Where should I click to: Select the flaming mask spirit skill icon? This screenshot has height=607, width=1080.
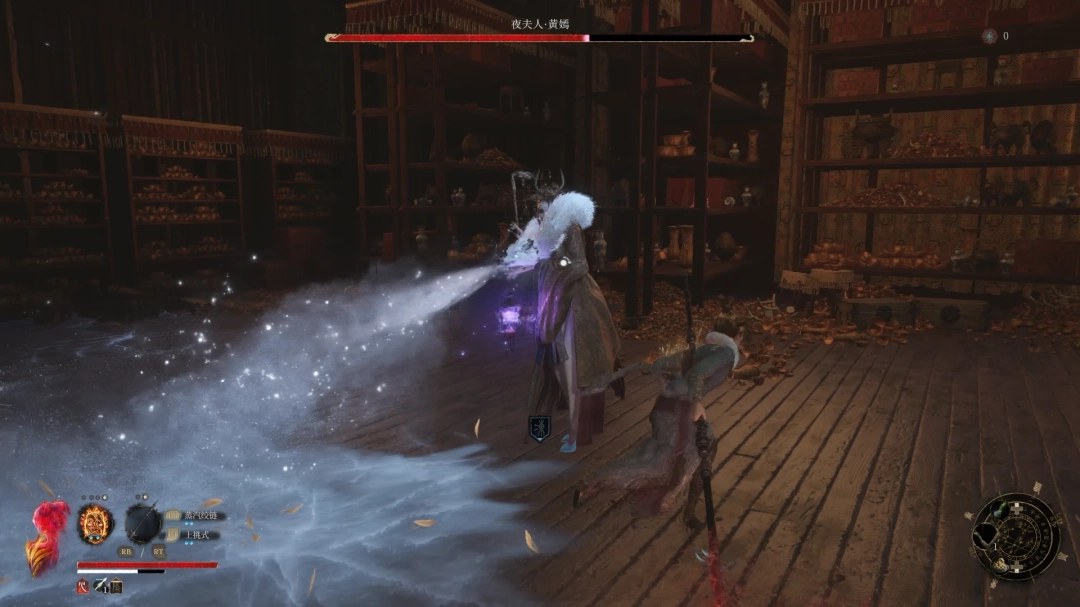point(95,524)
